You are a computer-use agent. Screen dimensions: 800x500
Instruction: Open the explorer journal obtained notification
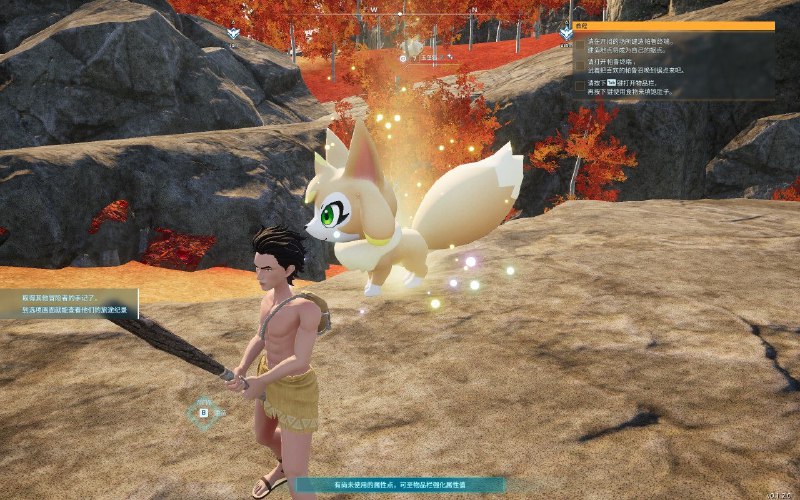[x=68, y=304]
